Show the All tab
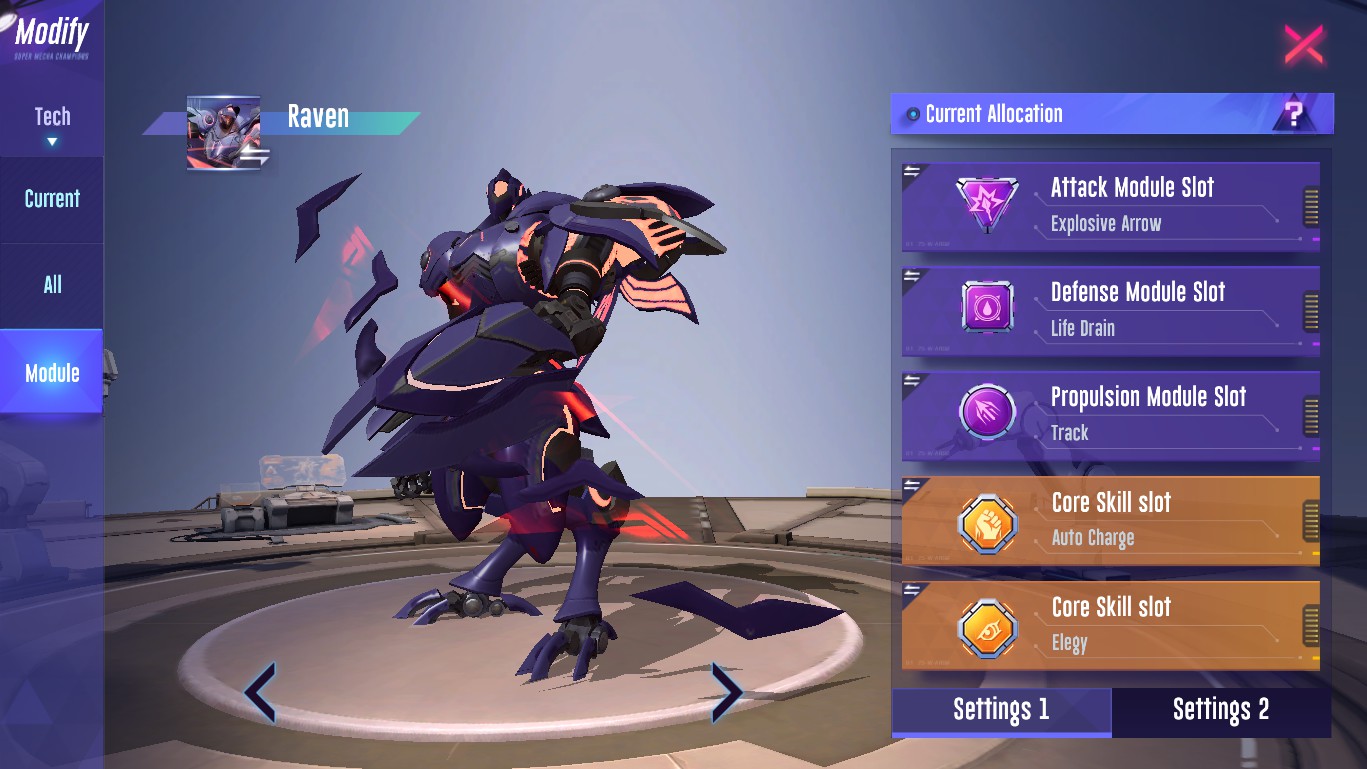Viewport: 1367px width, 769px height. (52, 285)
